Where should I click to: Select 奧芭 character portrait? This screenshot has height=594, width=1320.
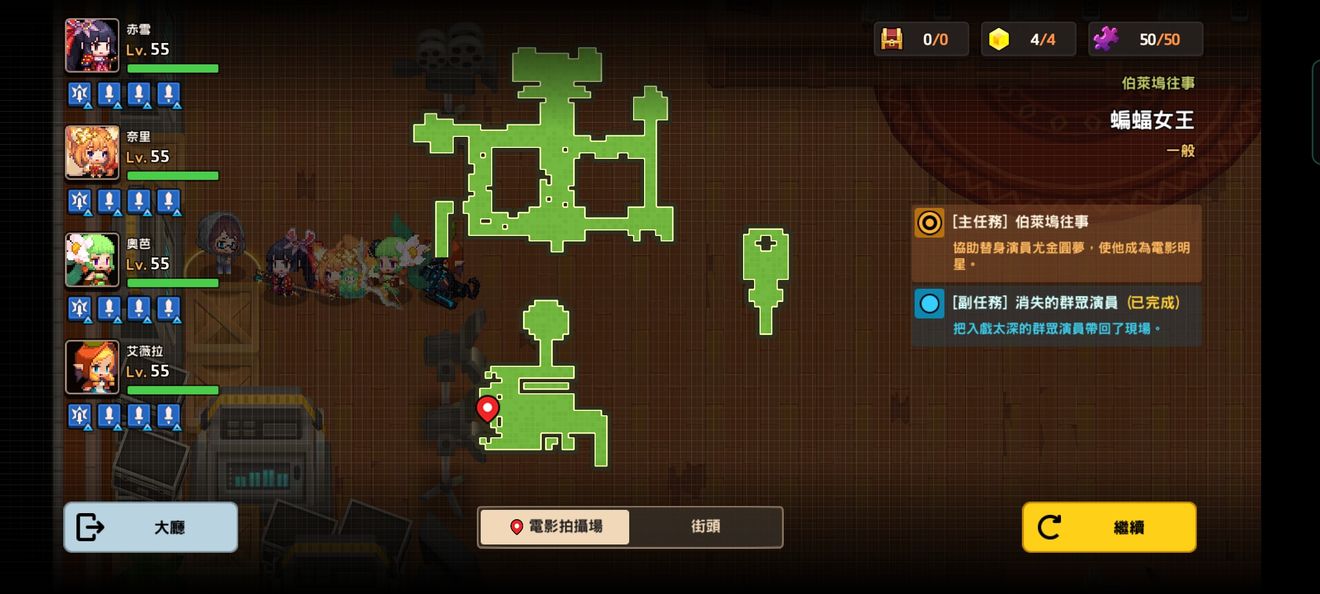pos(92,260)
